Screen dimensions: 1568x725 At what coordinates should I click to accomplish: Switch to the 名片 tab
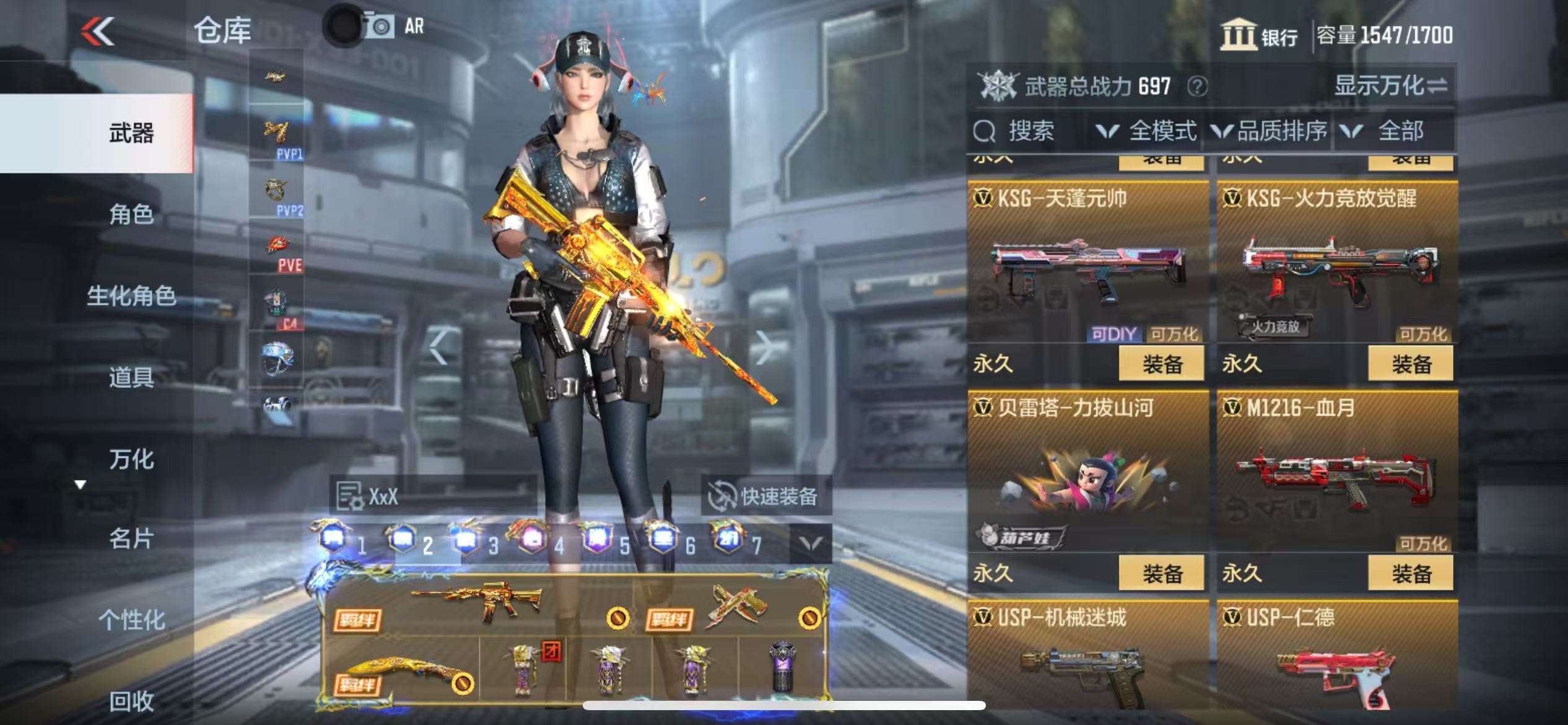pos(131,538)
